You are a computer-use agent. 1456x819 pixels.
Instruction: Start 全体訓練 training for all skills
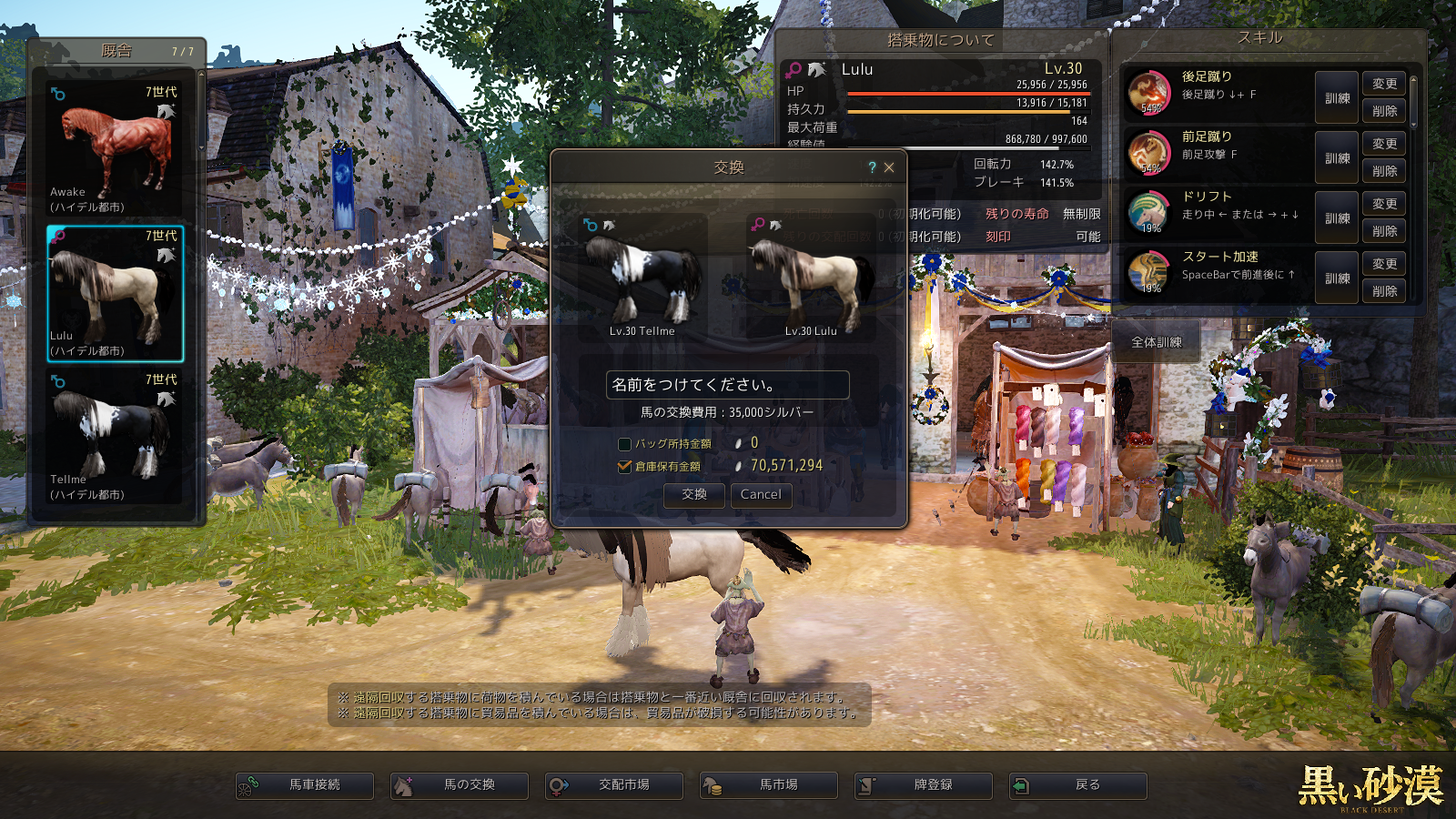click(x=1157, y=342)
